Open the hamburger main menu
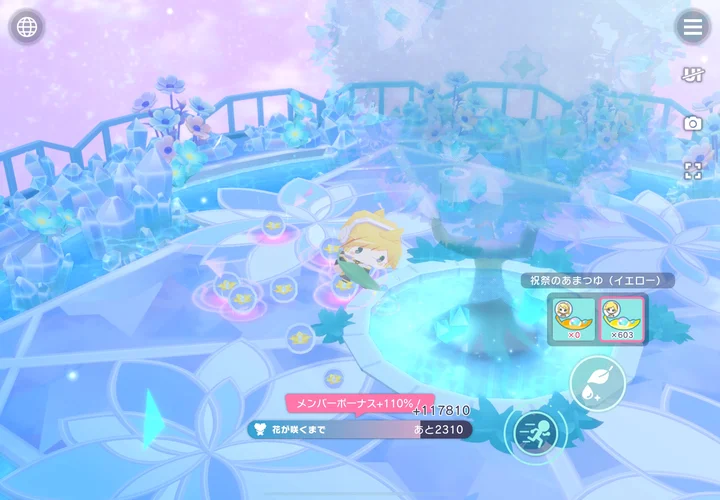 (692, 27)
